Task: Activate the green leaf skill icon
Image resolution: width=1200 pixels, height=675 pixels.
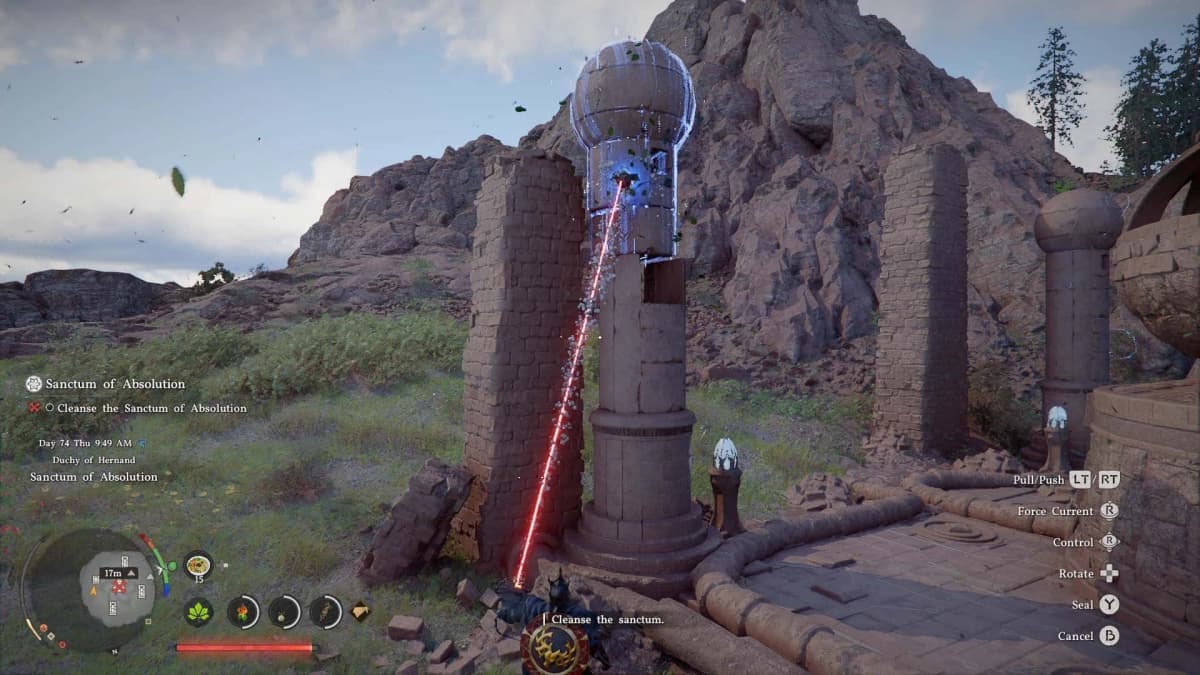Action: click(x=198, y=611)
